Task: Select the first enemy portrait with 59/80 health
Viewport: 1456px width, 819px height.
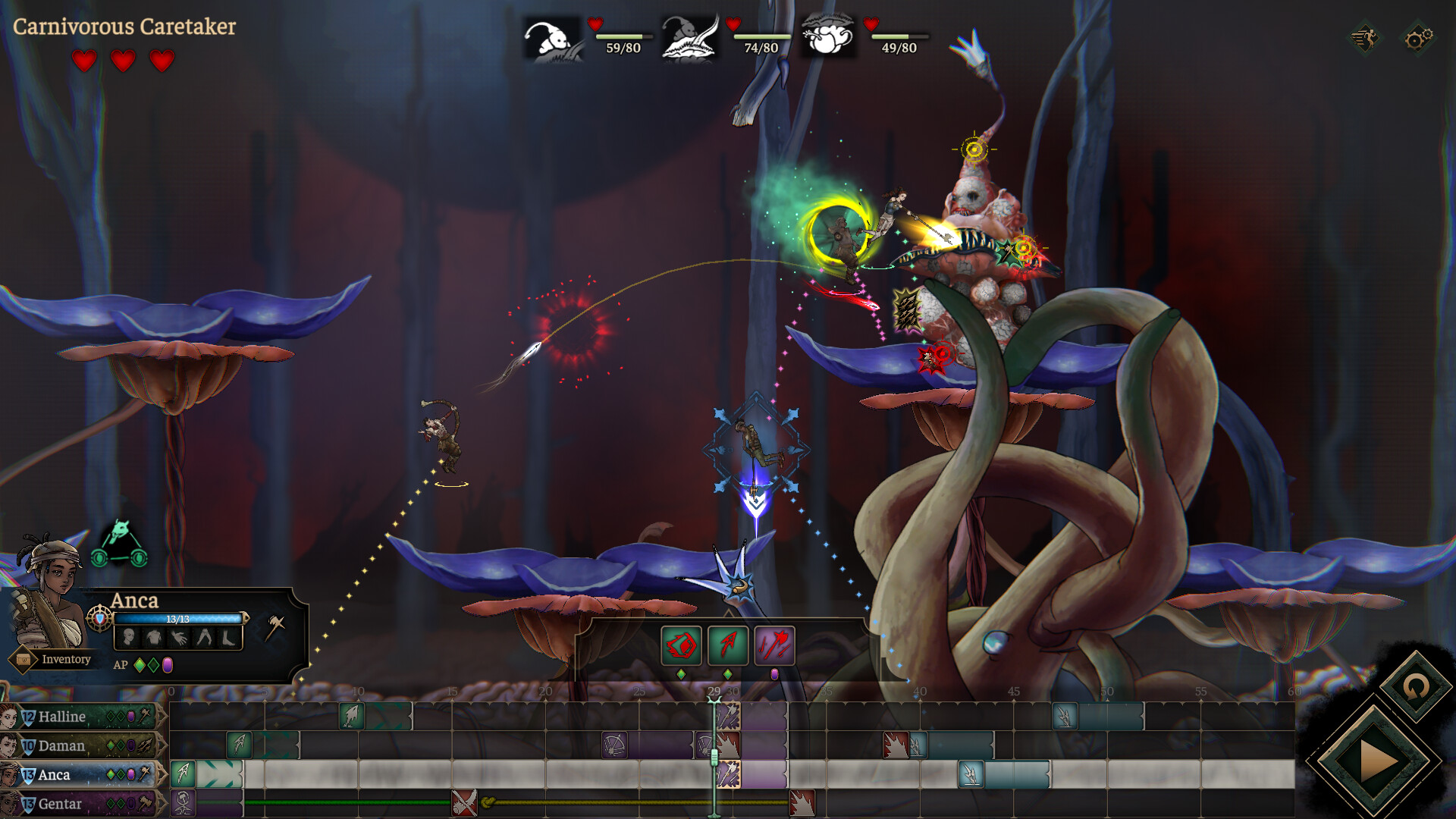Action: pos(554,38)
